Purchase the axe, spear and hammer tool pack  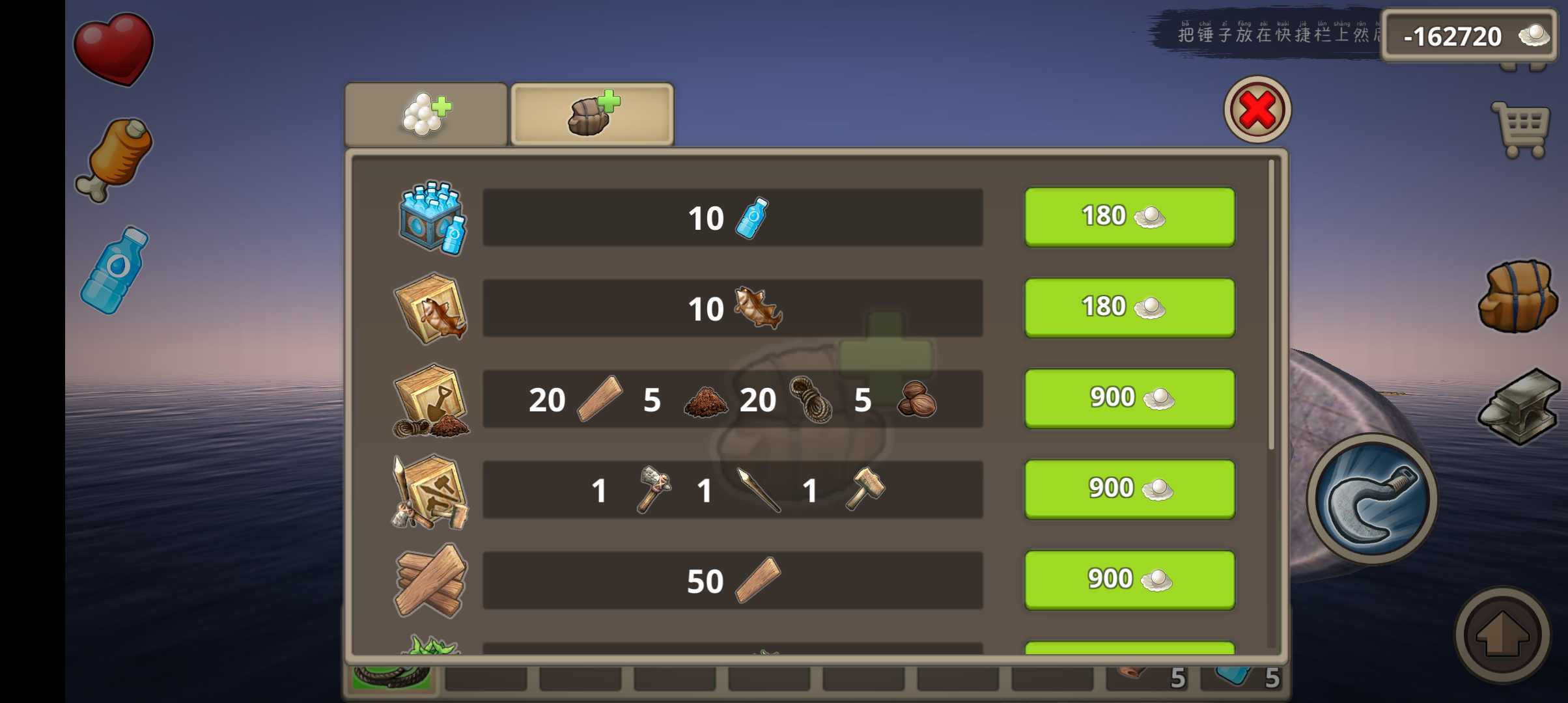(1129, 489)
